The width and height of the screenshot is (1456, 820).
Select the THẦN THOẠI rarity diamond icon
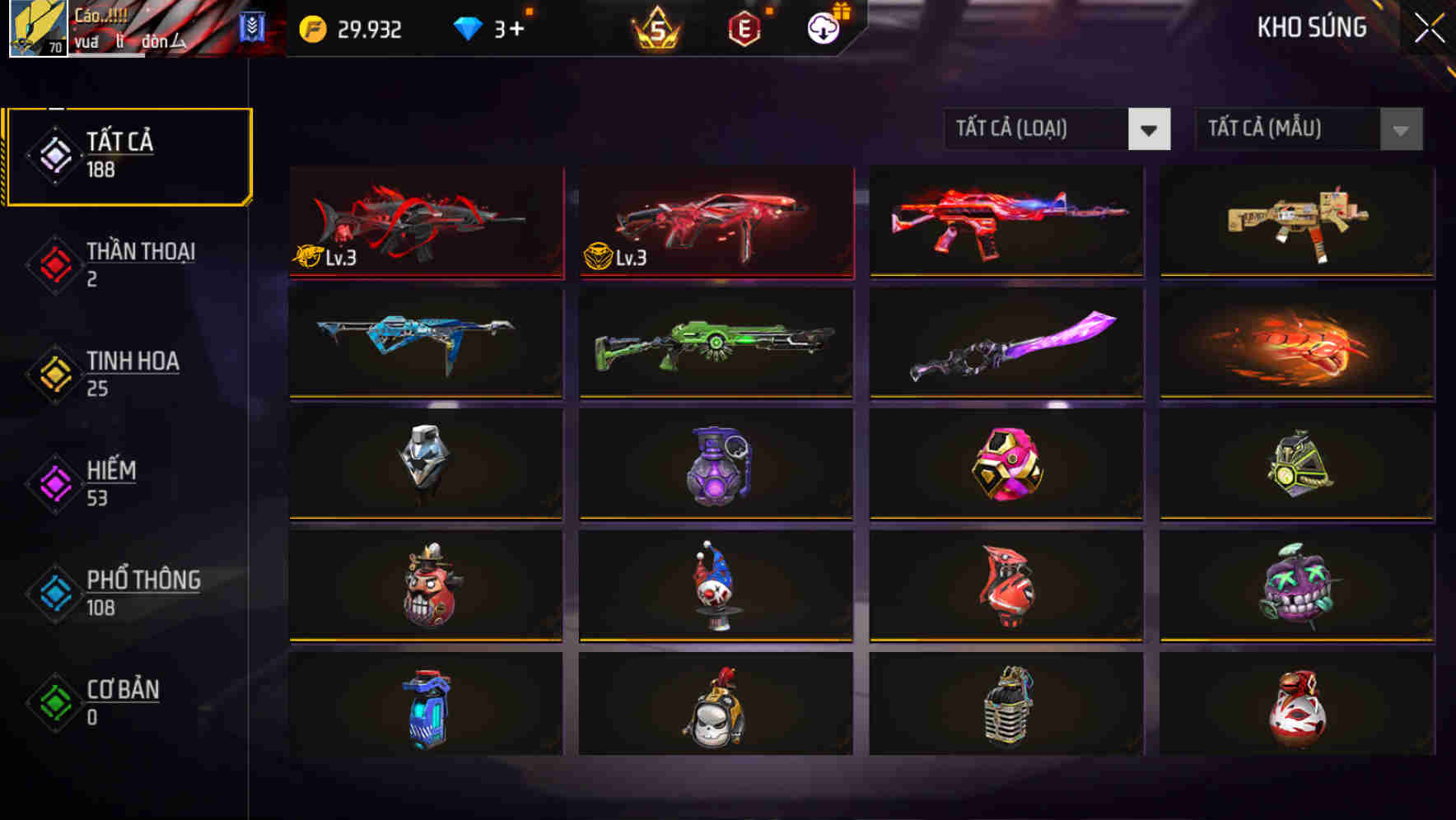point(54,263)
